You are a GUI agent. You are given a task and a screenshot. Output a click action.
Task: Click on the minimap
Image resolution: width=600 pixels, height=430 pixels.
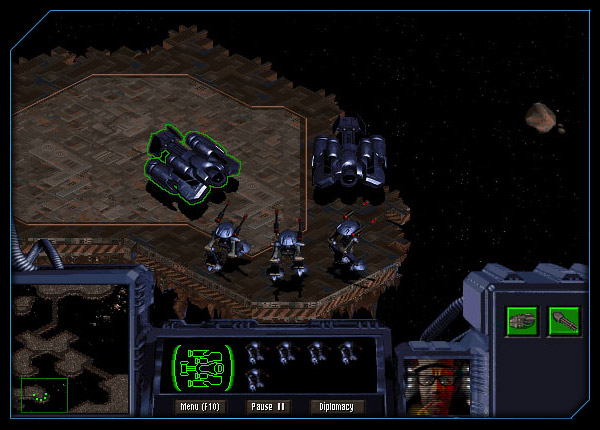tap(68, 352)
